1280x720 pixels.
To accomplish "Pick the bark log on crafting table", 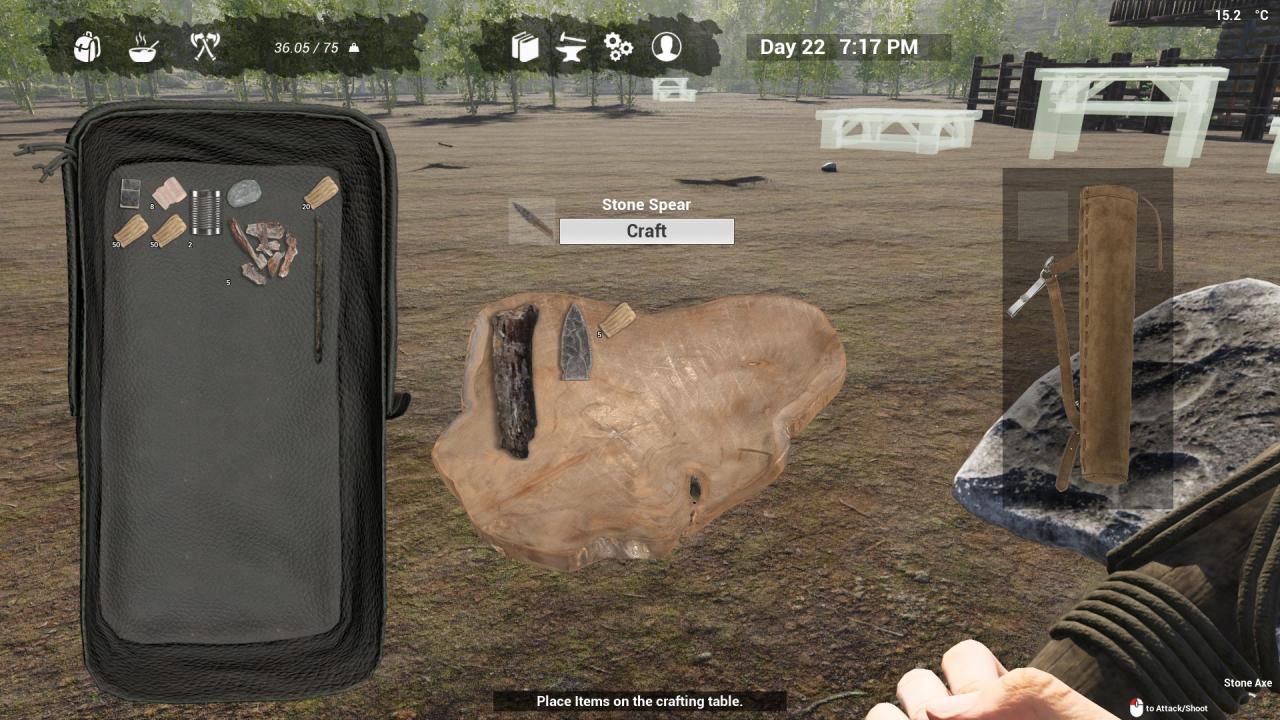I will (514, 380).
